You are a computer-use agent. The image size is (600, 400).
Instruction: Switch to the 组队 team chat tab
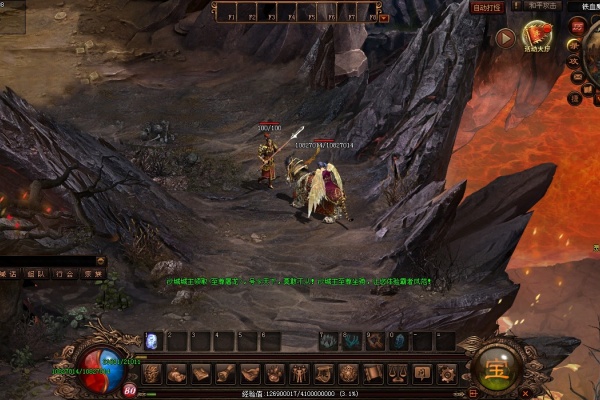[x=36, y=273]
